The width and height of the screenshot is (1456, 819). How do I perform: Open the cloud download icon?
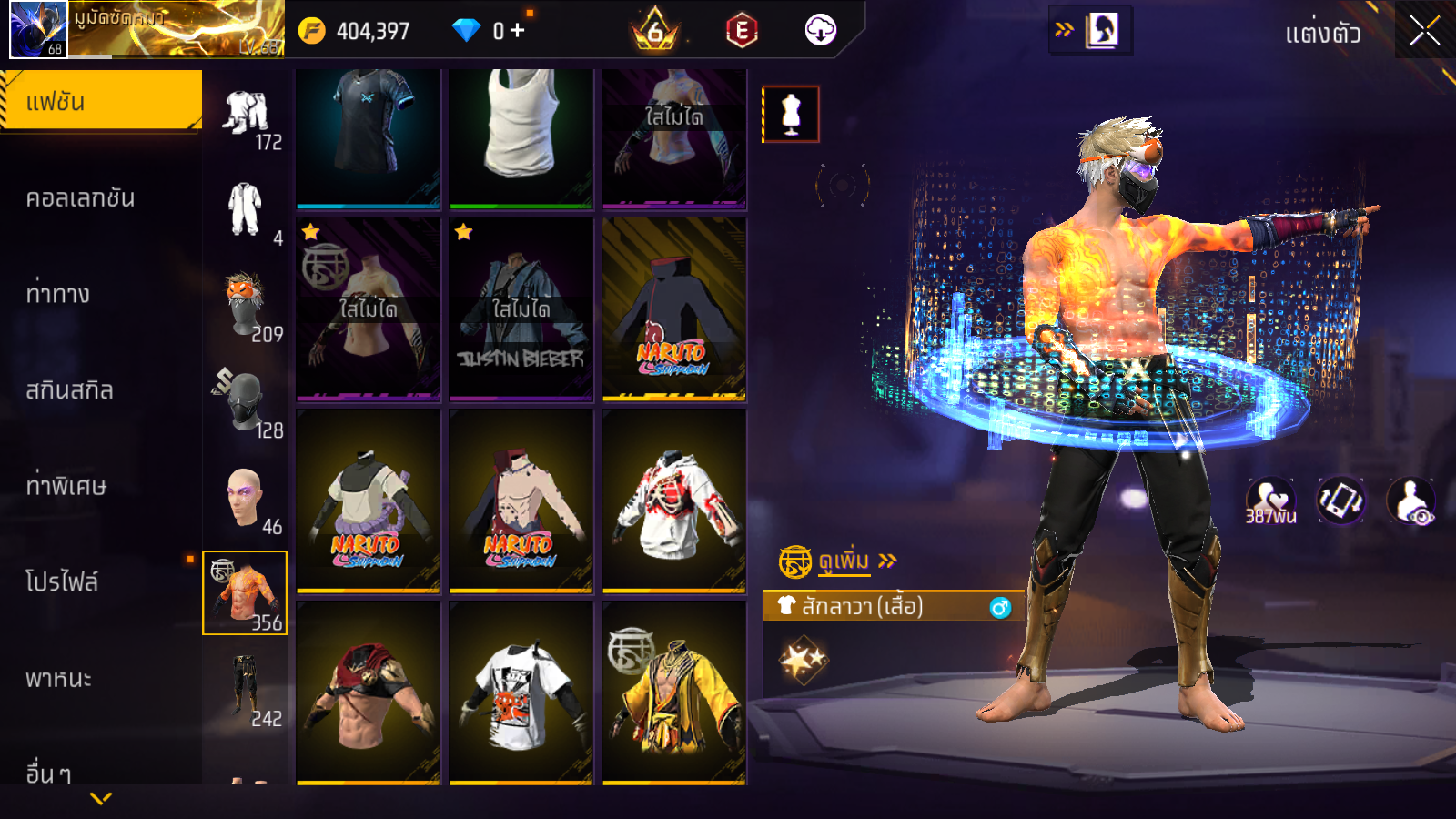click(820, 31)
